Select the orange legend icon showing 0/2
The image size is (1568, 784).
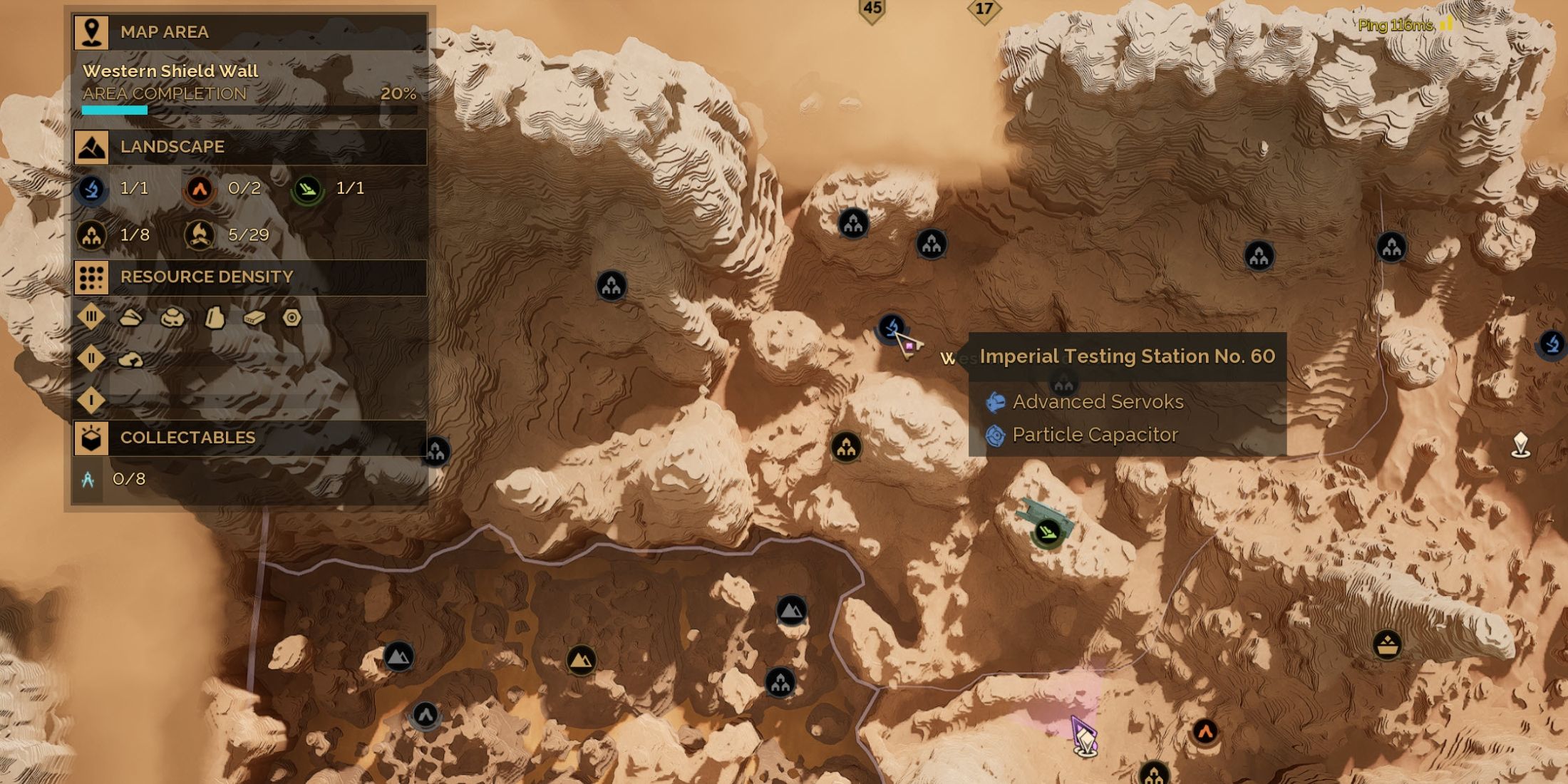(200, 189)
